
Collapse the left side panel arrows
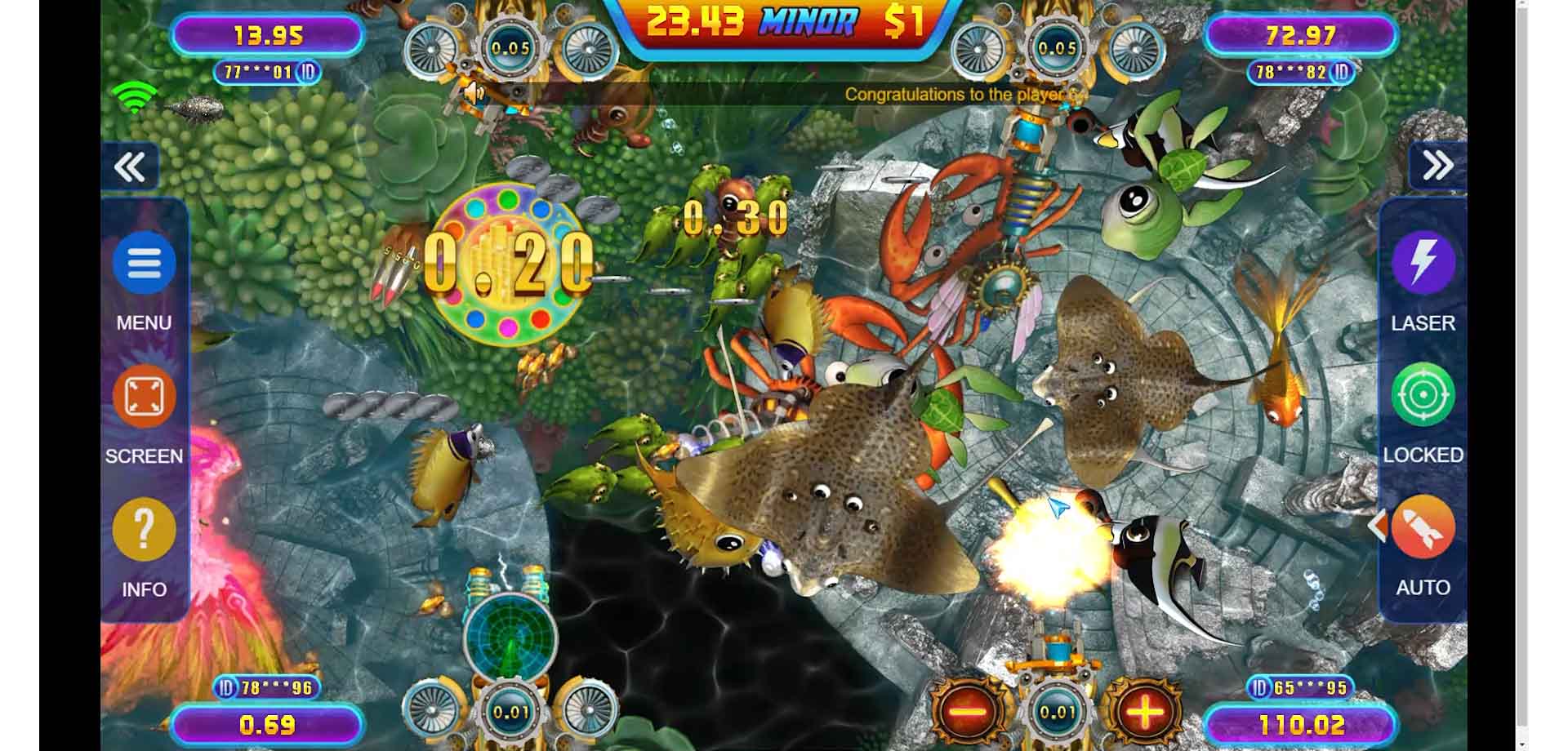pyautogui.click(x=130, y=167)
